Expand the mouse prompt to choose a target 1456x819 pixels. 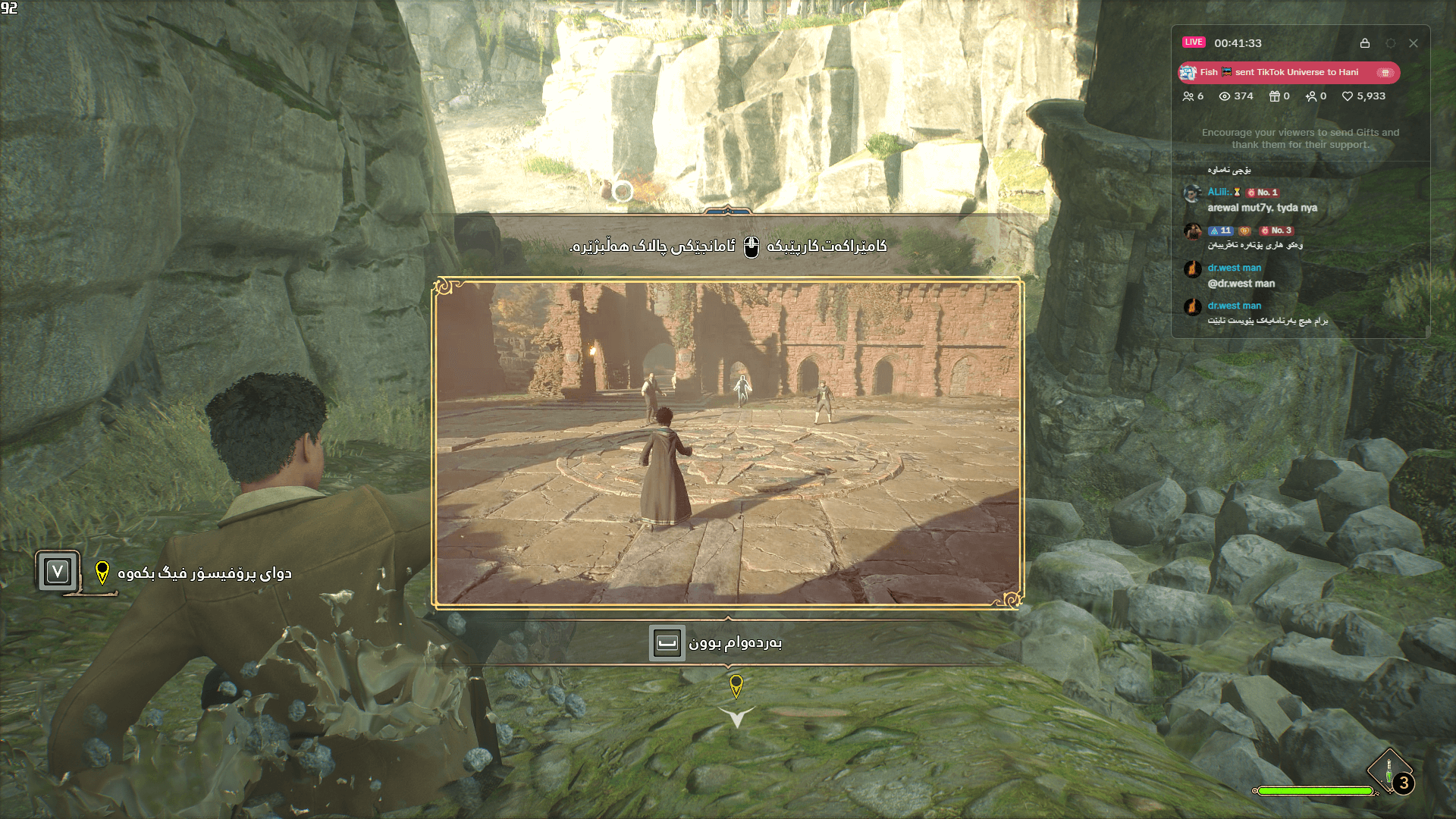[749, 246]
